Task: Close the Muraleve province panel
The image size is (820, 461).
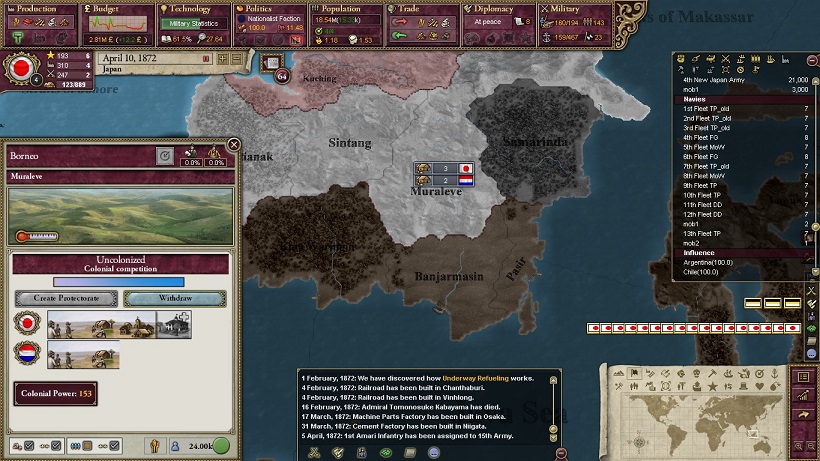Action: (x=233, y=145)
